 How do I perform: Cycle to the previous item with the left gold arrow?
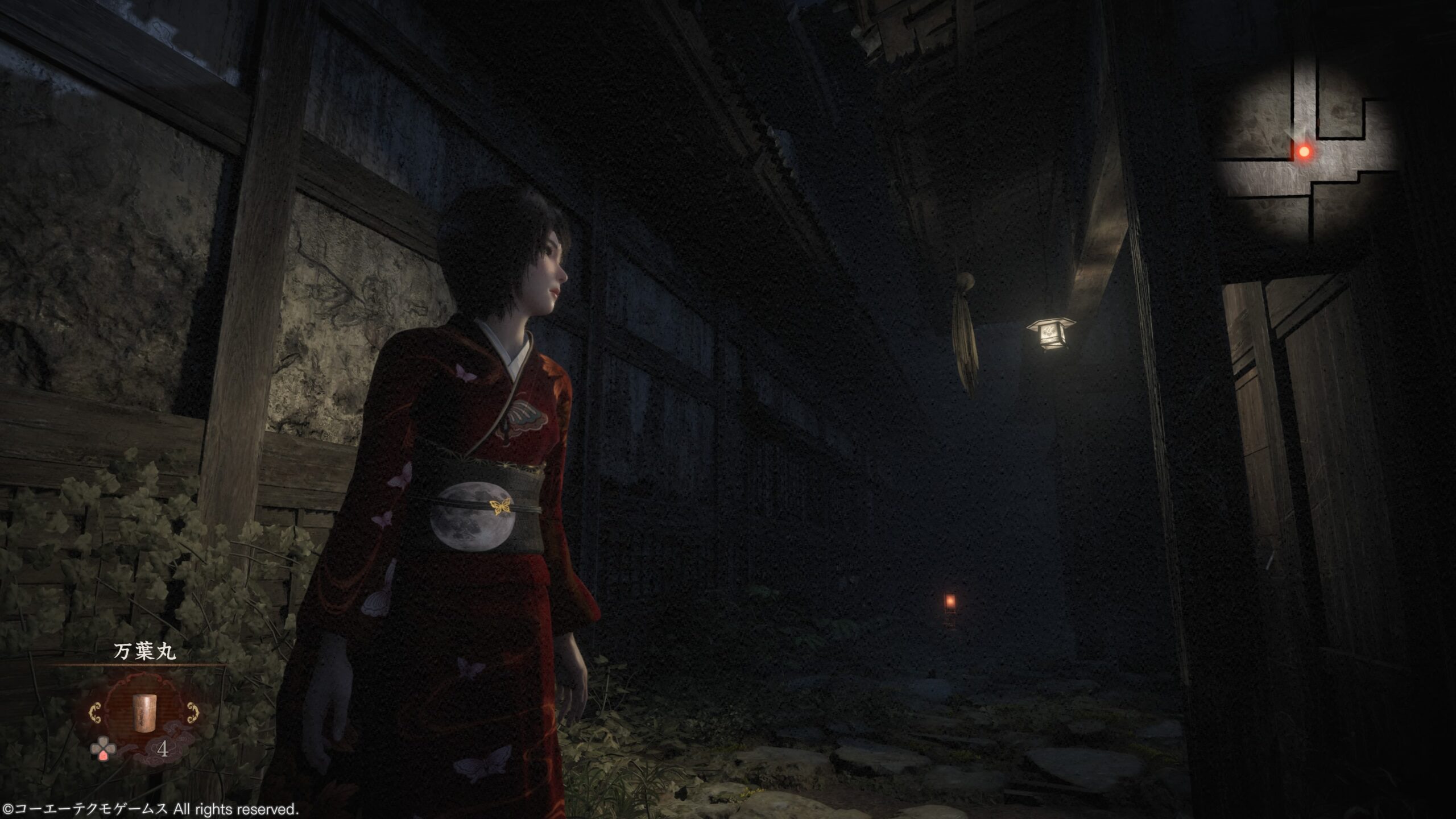click(x=96, y=713)
